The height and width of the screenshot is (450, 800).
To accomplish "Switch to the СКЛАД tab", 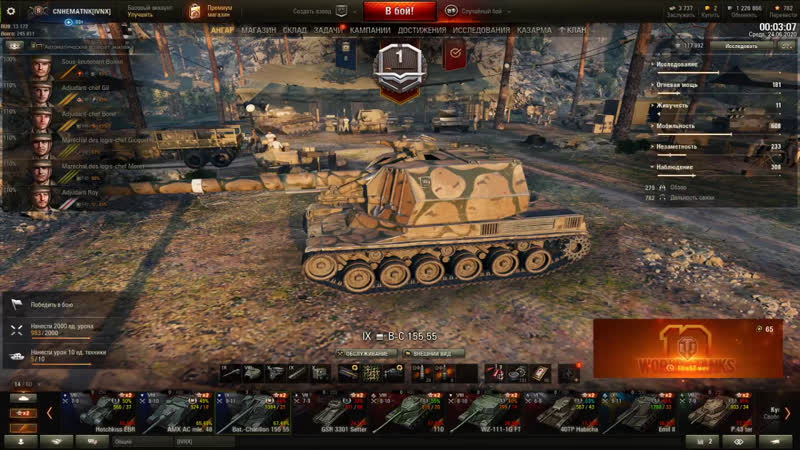I will pos(295,31).
